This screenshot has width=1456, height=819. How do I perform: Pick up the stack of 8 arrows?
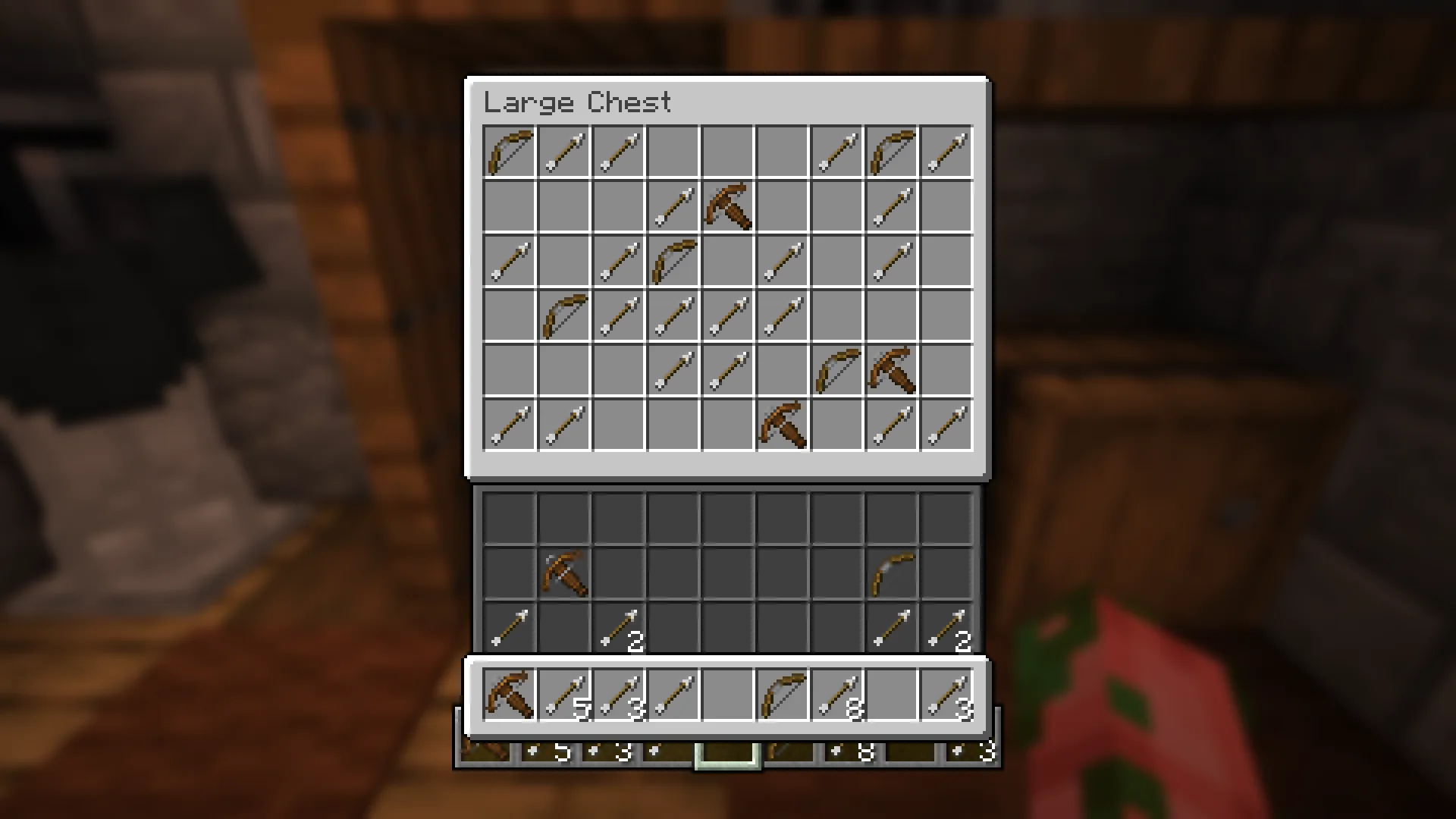click(837, 695)
